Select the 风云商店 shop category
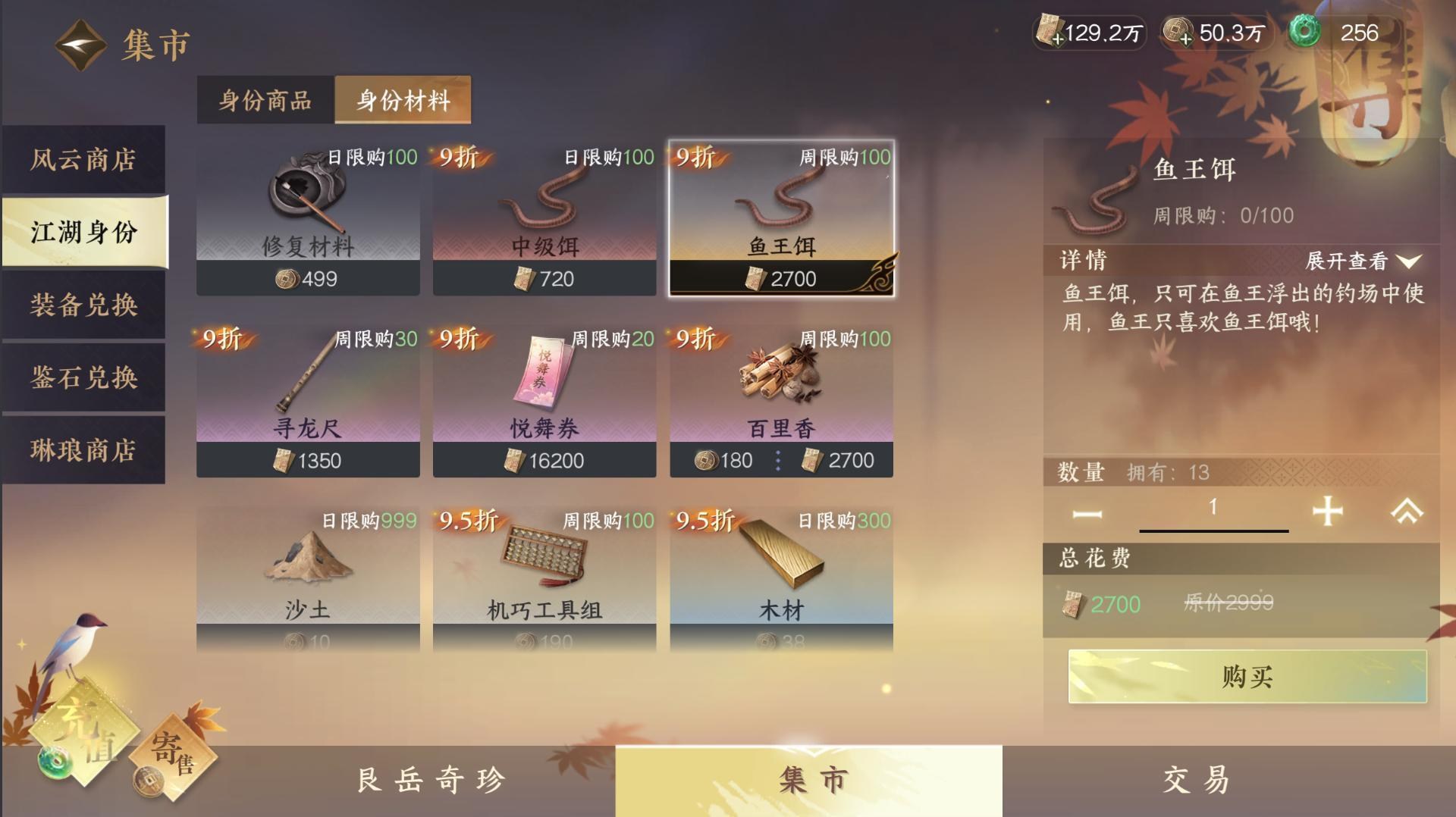Image resolution: width=1456 pixels, height=817 pixels. pos(83,161)
